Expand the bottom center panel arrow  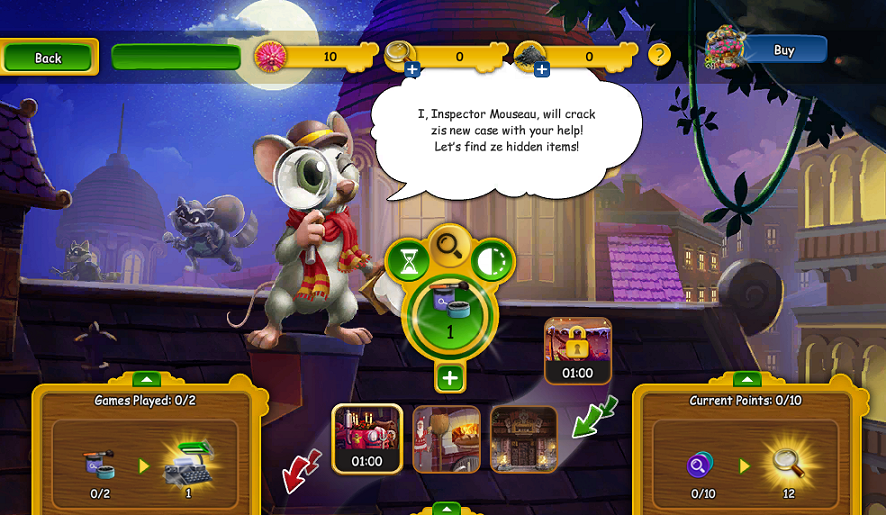pyautogui.click(x=445, y=508)
